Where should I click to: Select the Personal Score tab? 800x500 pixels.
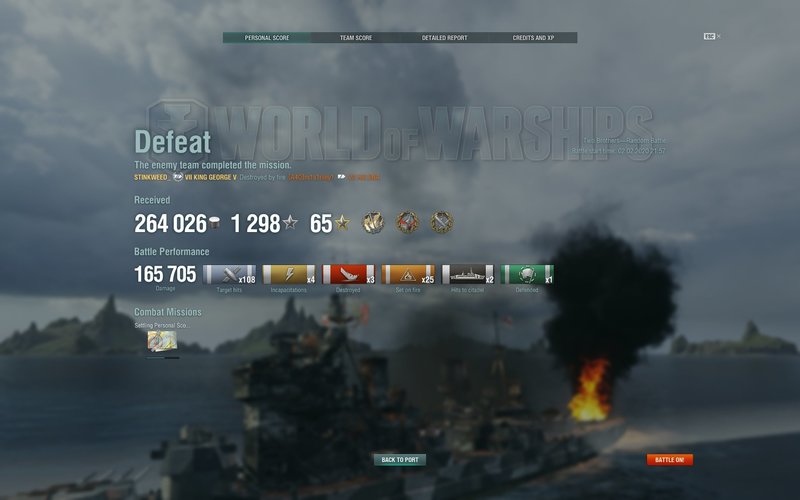pyautogui.click(x=266, y=38)
